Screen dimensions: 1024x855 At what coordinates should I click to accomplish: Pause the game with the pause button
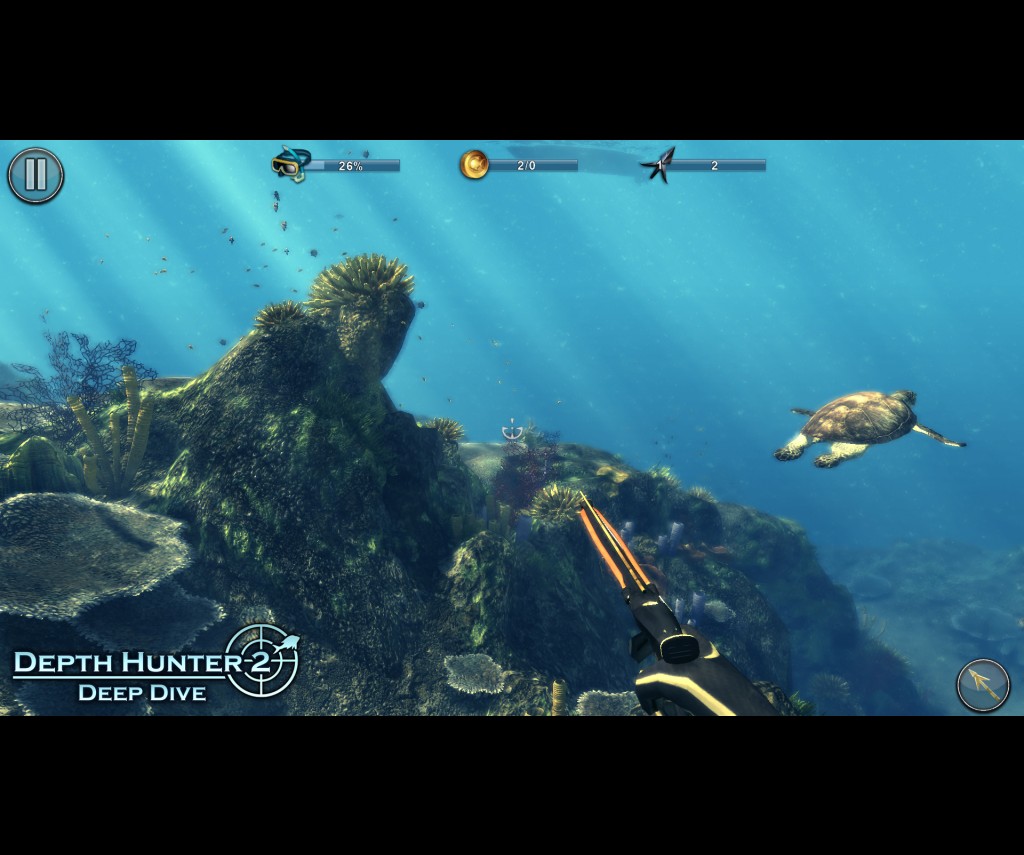coord(36,175)
